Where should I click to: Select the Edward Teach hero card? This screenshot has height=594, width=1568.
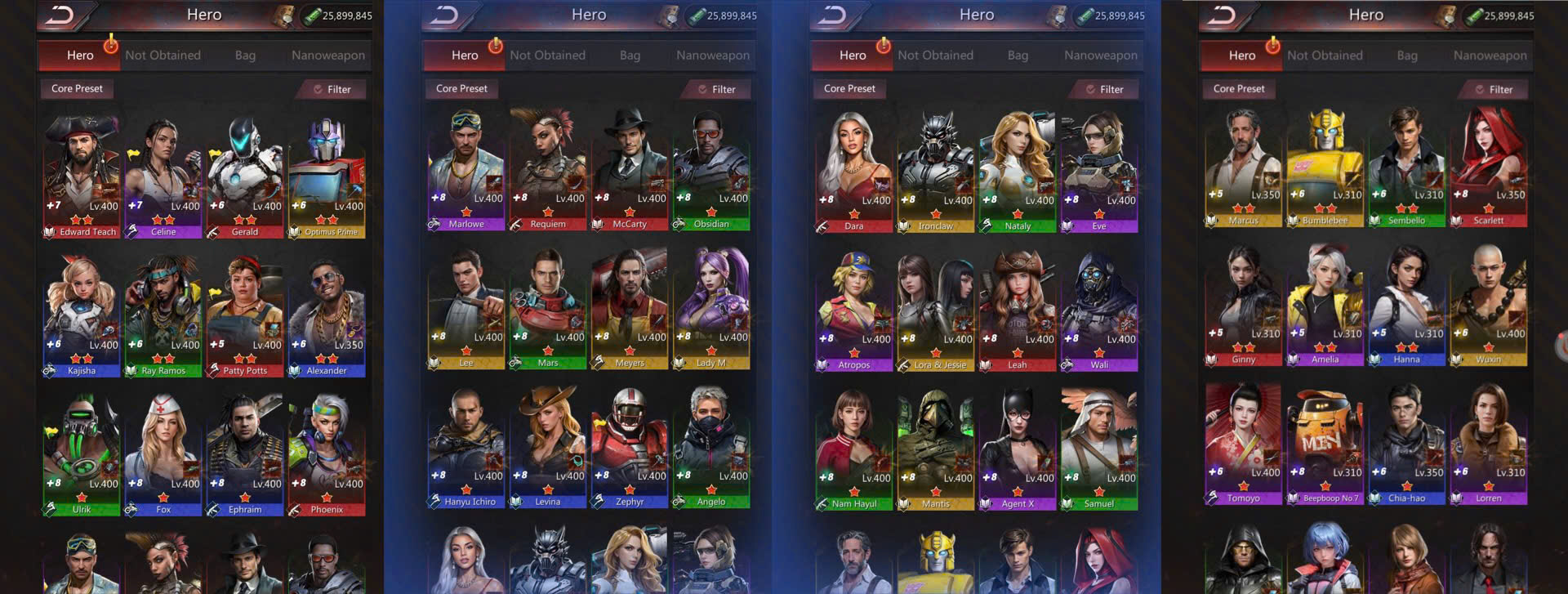[81, 172]
